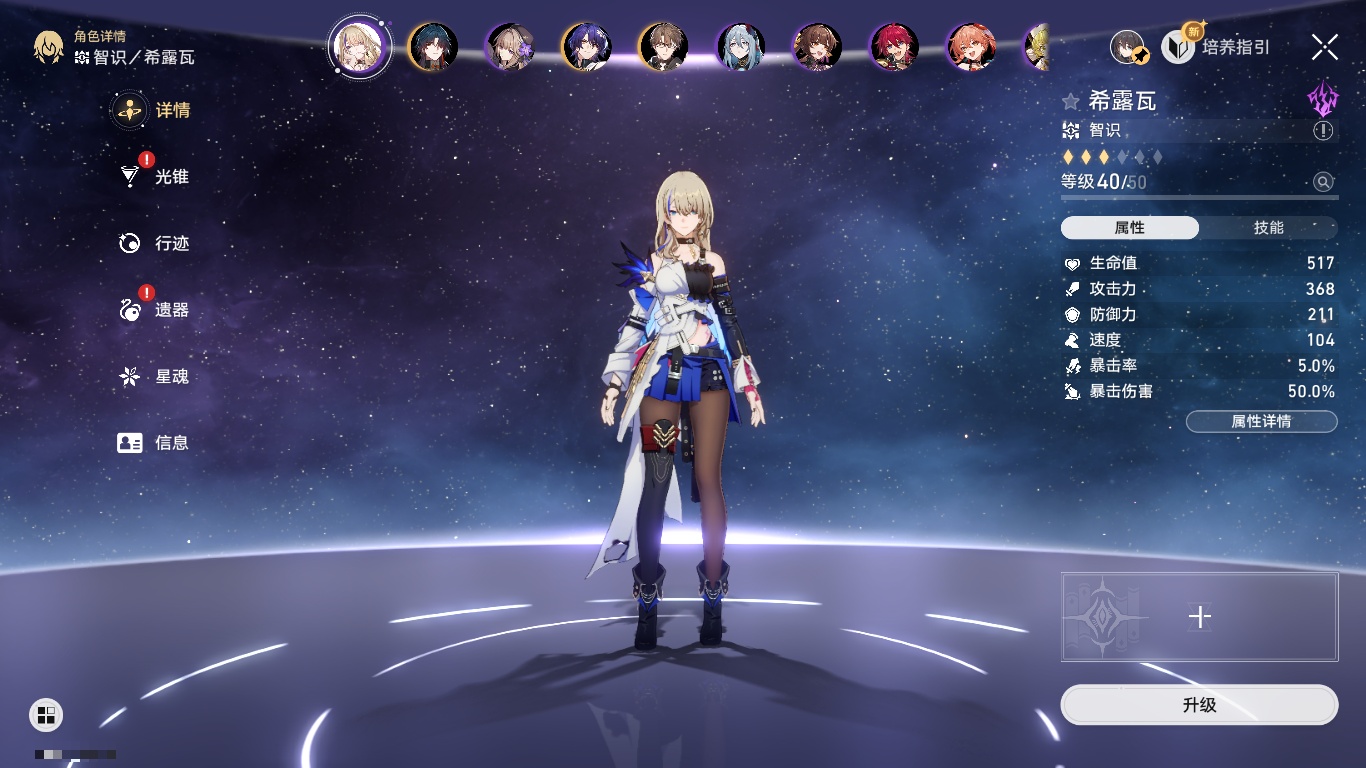
Task: Close the character details screen
Action: pyautogui.click(x=1324, y=47)
